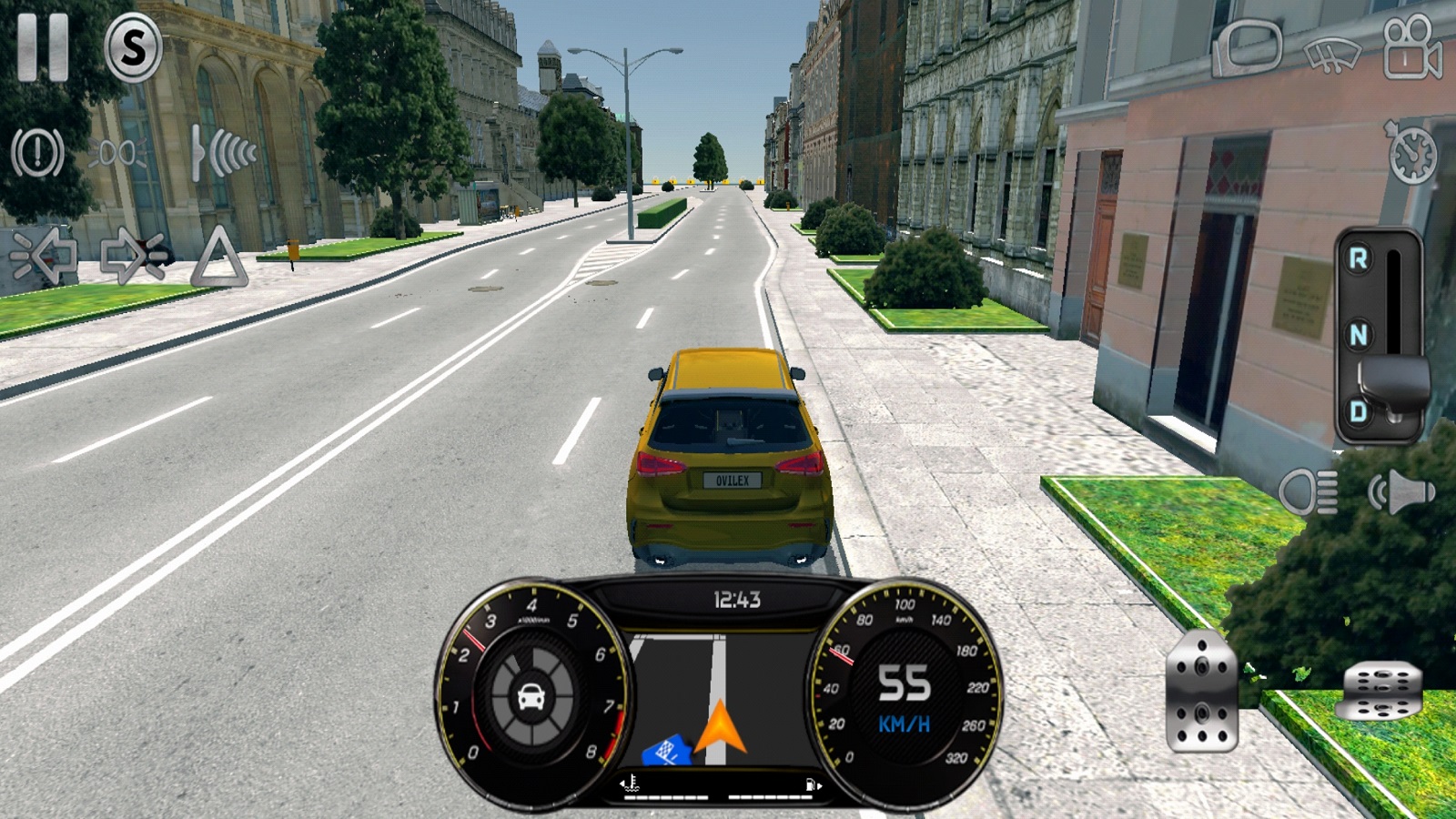
Task: Turn on the fog lights icon
Action: [119, 152]
